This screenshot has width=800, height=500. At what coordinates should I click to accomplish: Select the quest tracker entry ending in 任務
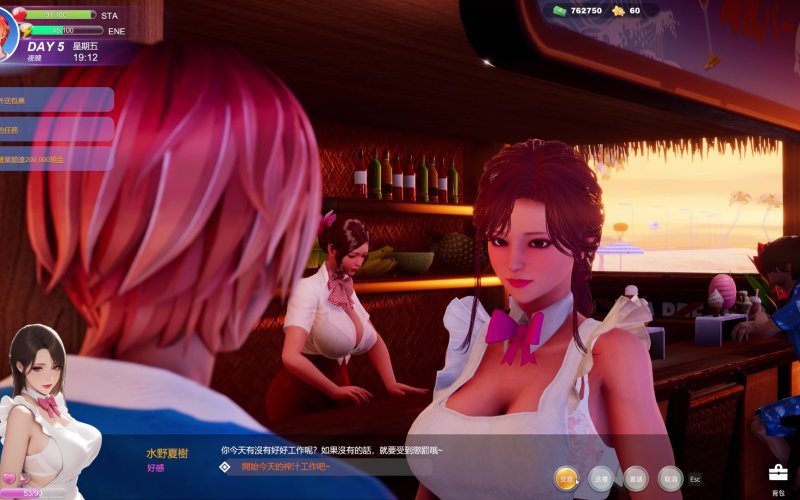click(x=55, y=129)
